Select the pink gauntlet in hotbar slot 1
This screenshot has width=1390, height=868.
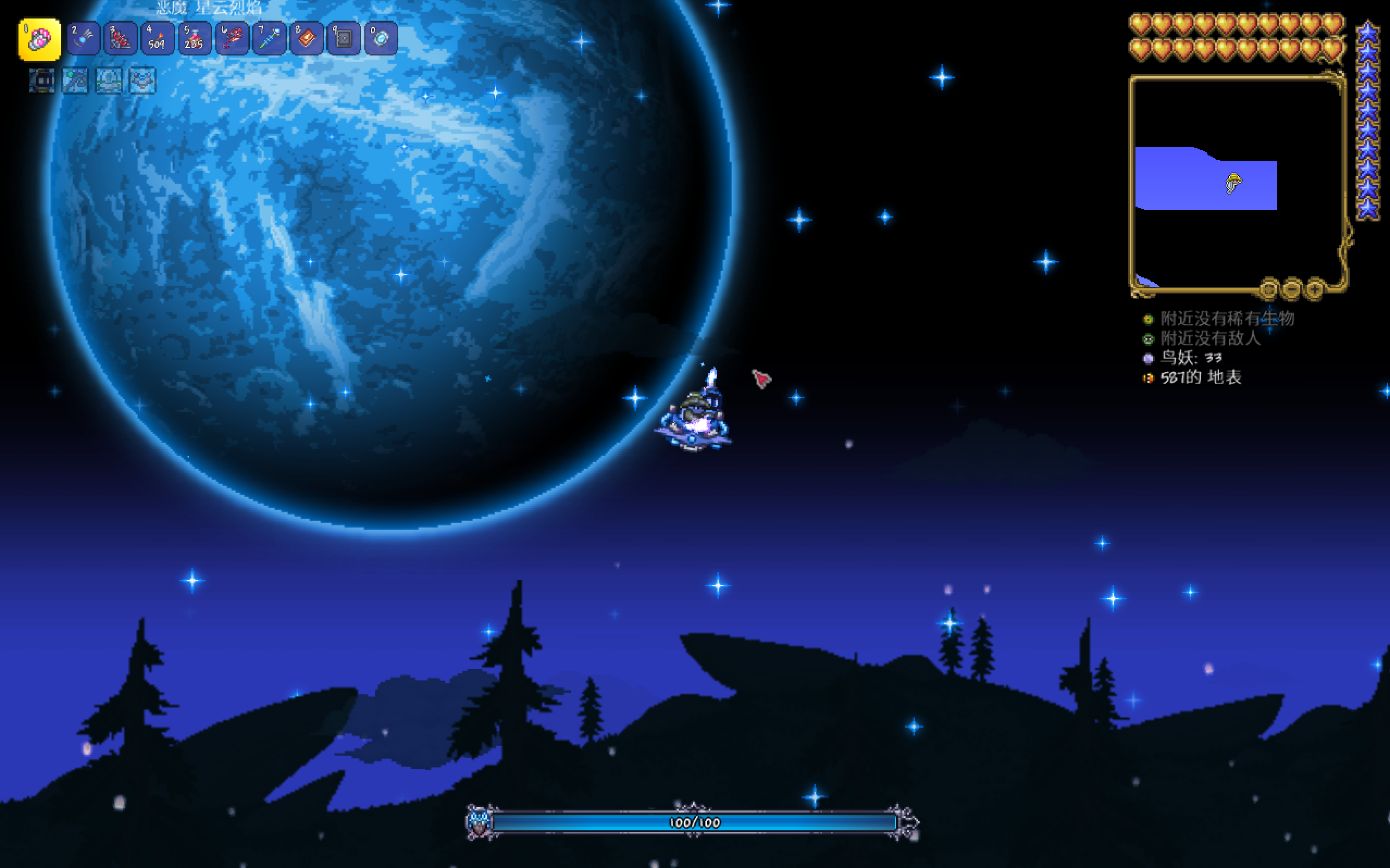pyautogui.click(x=40, y=39)
